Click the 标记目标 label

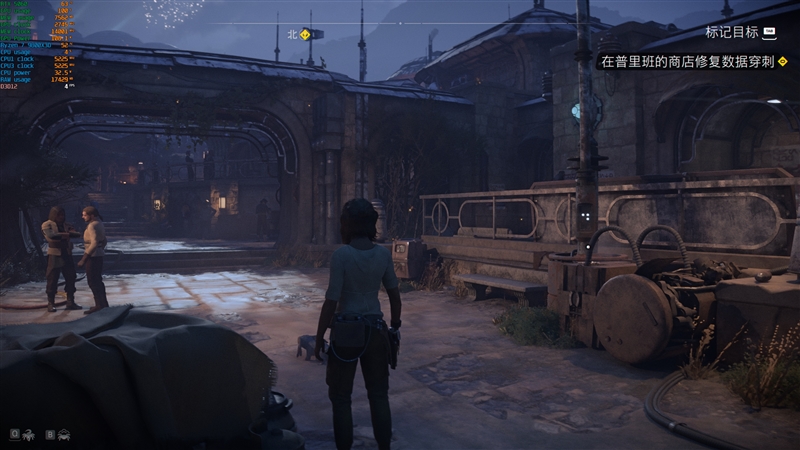(x=731, y=32)
